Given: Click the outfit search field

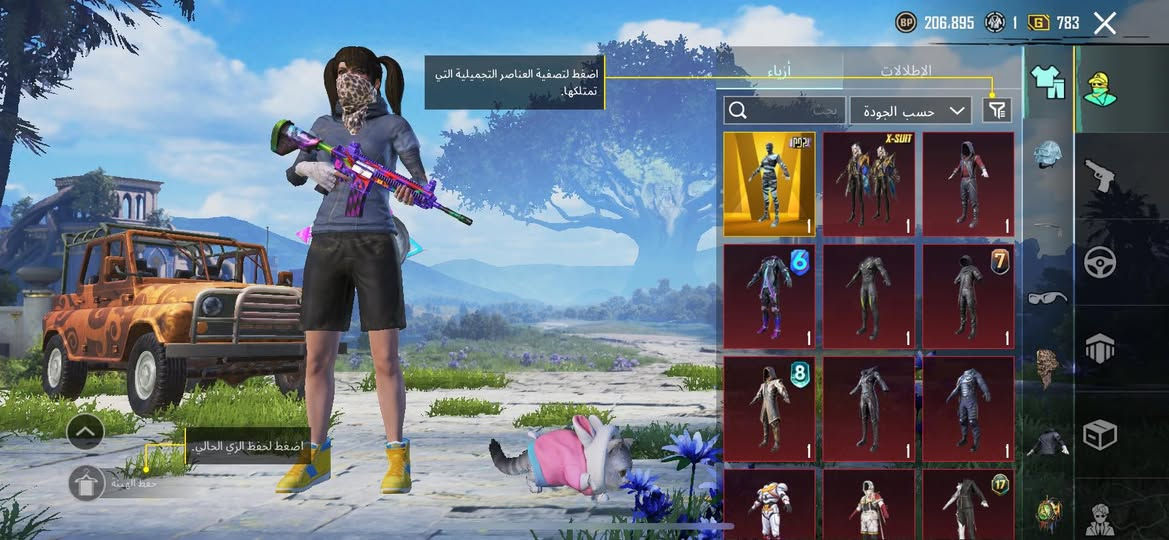Looking at the screenshot, I should [x=785, y=110].
